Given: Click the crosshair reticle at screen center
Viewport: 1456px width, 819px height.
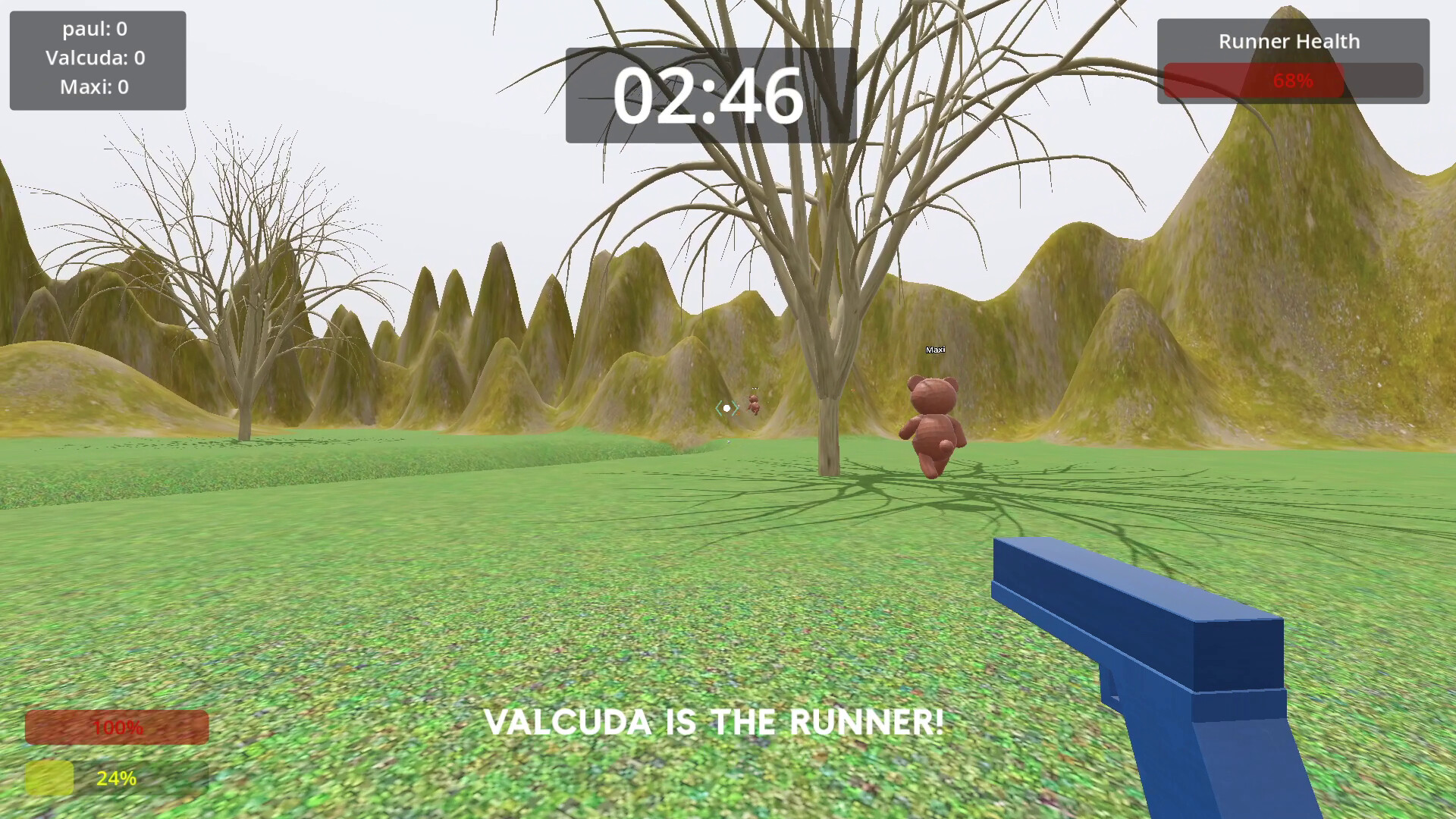Looking at the screenshot, I should (726, 409).
